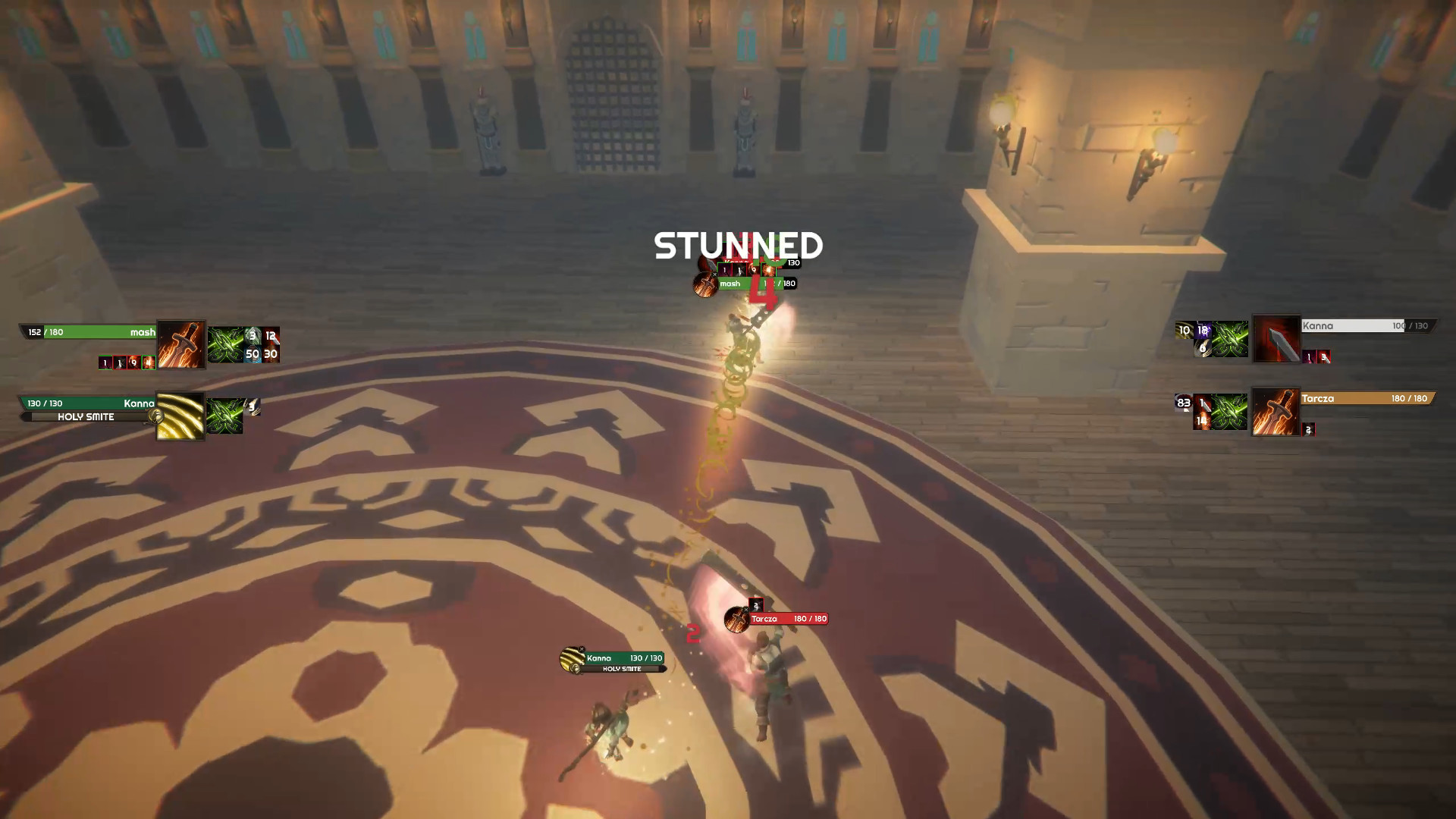
Task: Click the 12 stack icon beside mash's chain buff
Action: [270, 337]
